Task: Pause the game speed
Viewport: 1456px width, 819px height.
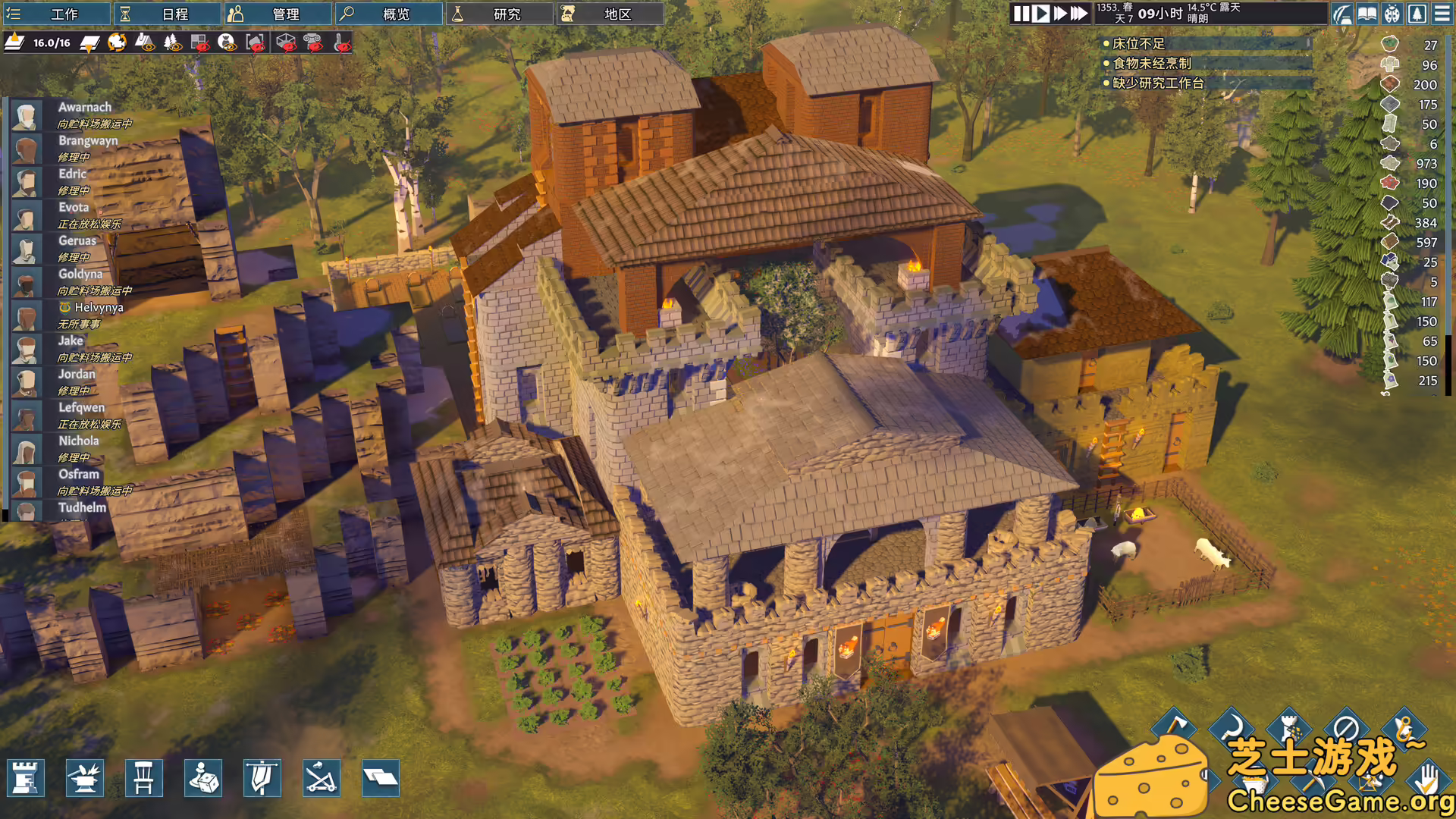Action: click(x=1021, y=14)
